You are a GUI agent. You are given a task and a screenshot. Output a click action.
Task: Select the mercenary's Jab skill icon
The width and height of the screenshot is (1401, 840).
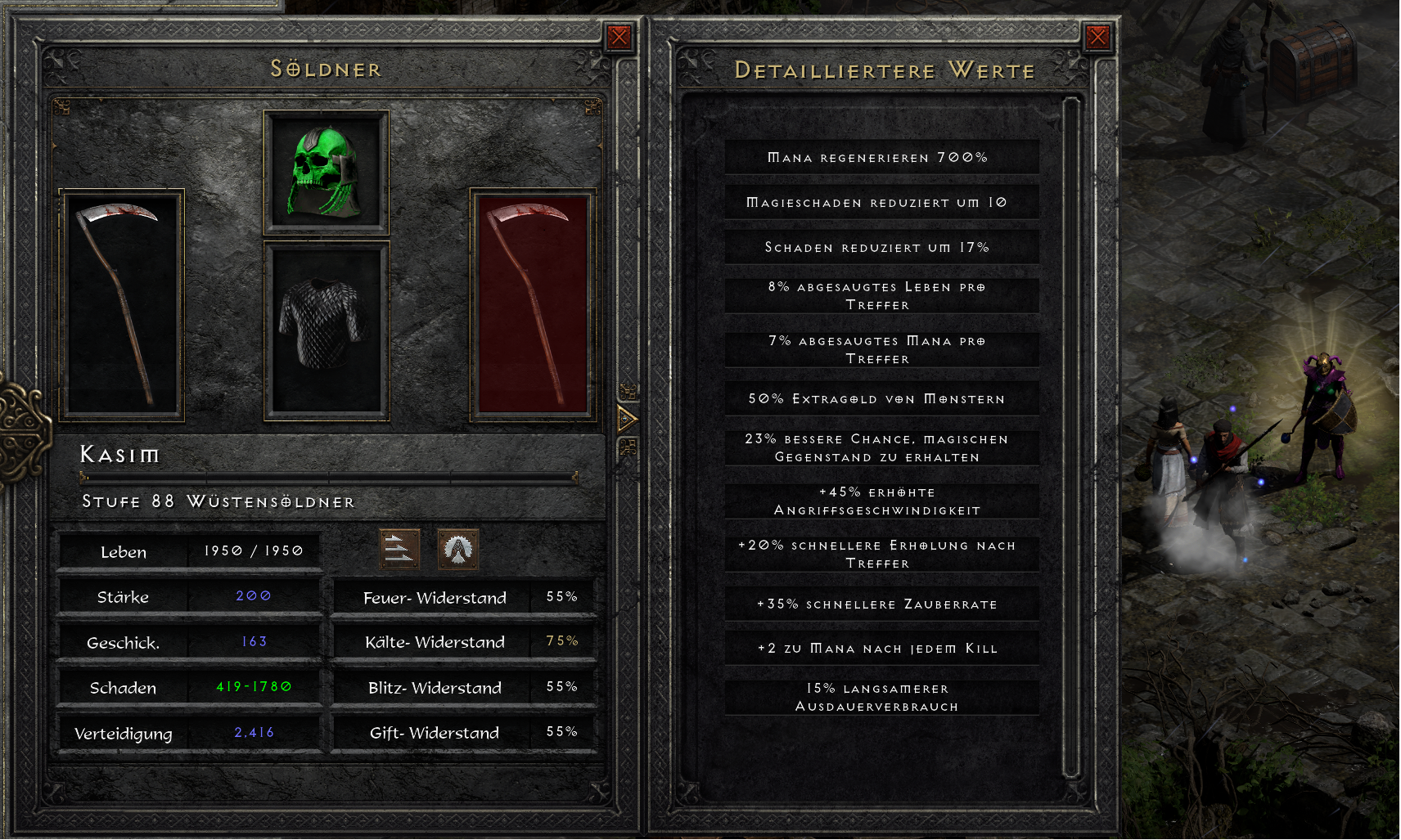[399, 551]
